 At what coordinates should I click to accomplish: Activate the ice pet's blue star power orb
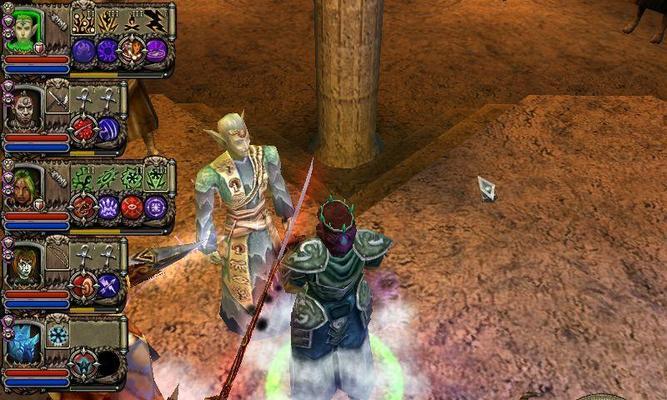point(83,362)
